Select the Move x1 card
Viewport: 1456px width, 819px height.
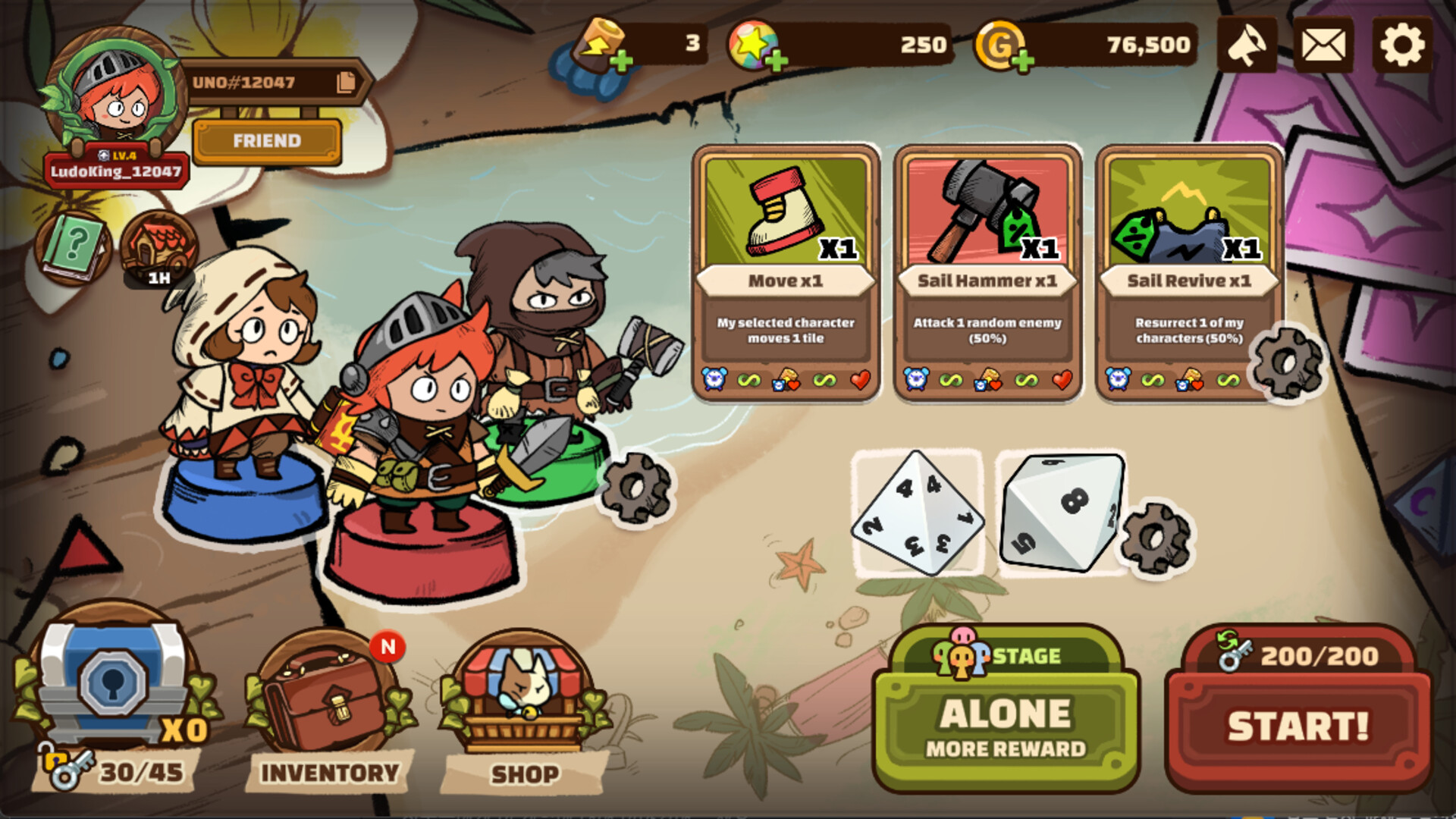pos(786,273)
